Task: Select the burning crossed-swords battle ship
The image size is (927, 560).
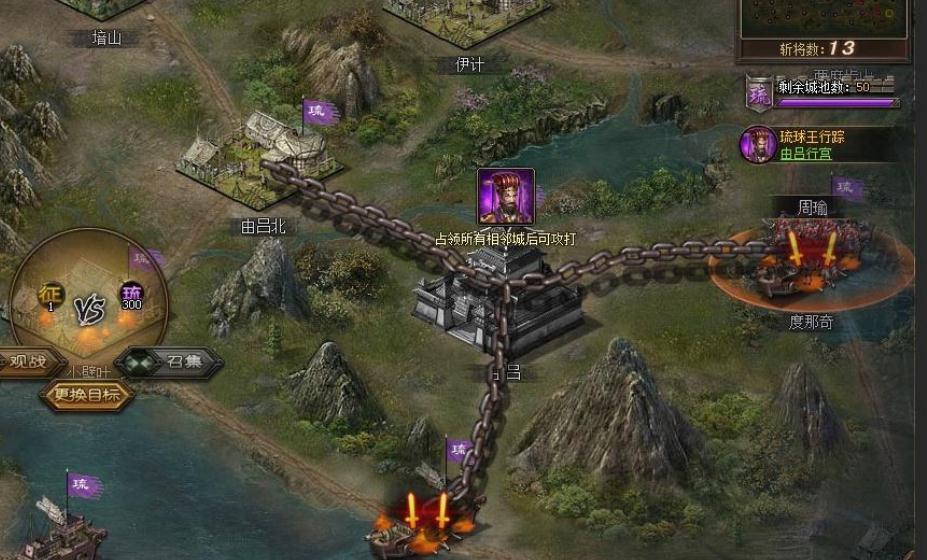Action: point(427,522)
